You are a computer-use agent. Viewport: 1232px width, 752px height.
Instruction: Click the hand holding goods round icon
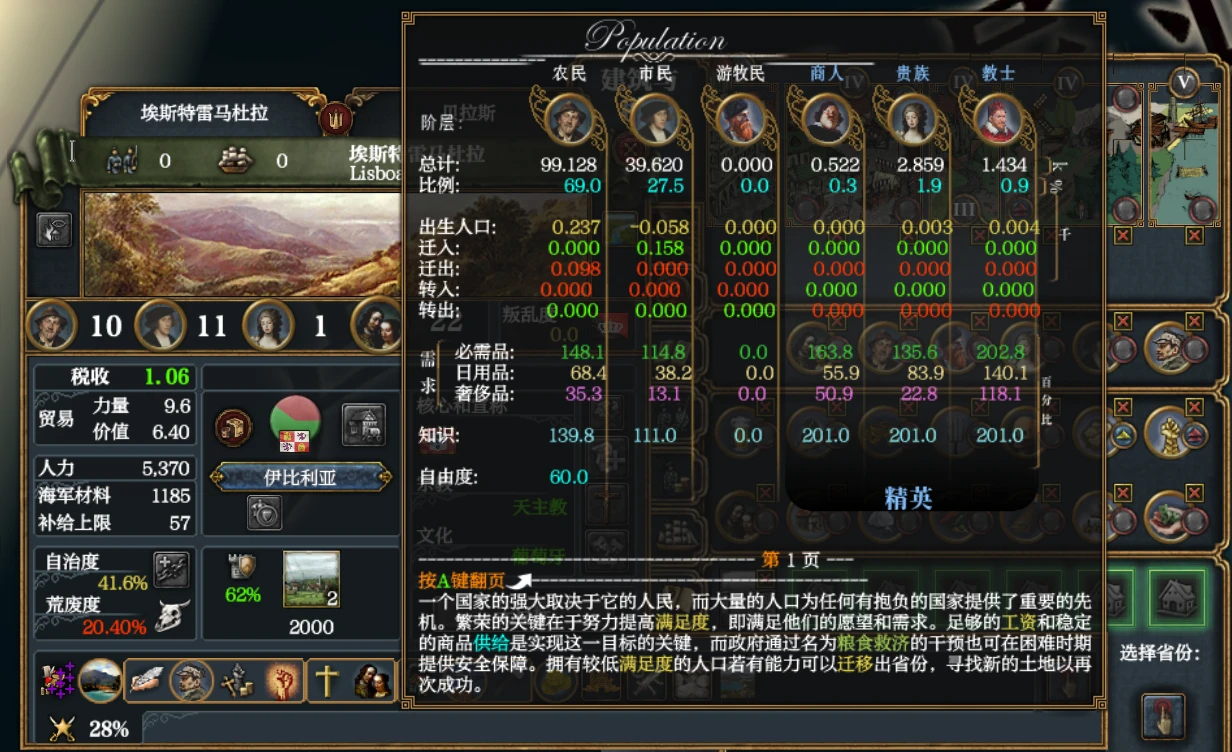[1167, 513]
